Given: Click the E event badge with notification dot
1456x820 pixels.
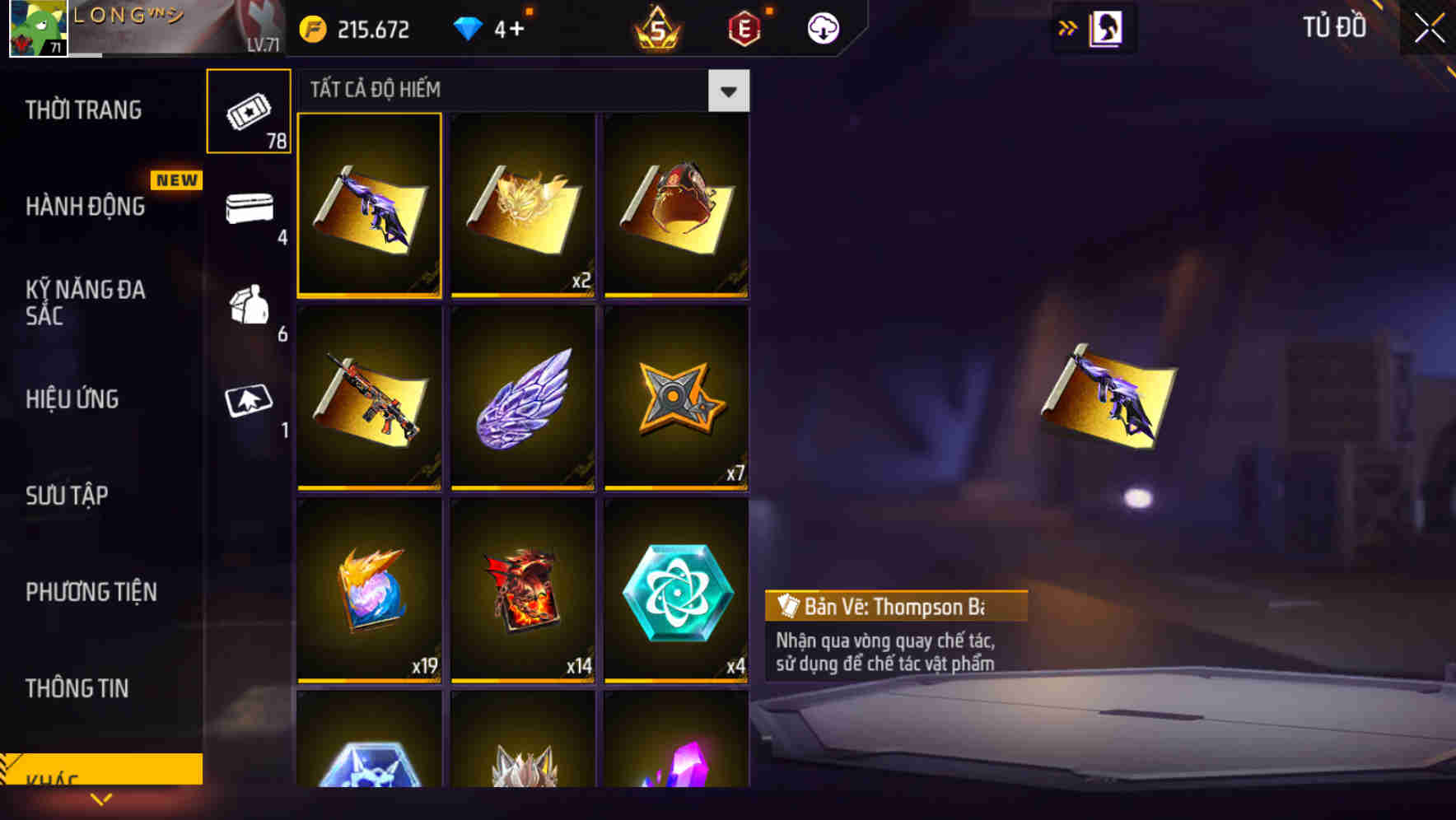Looking at the screenshot, I should 742,27.
